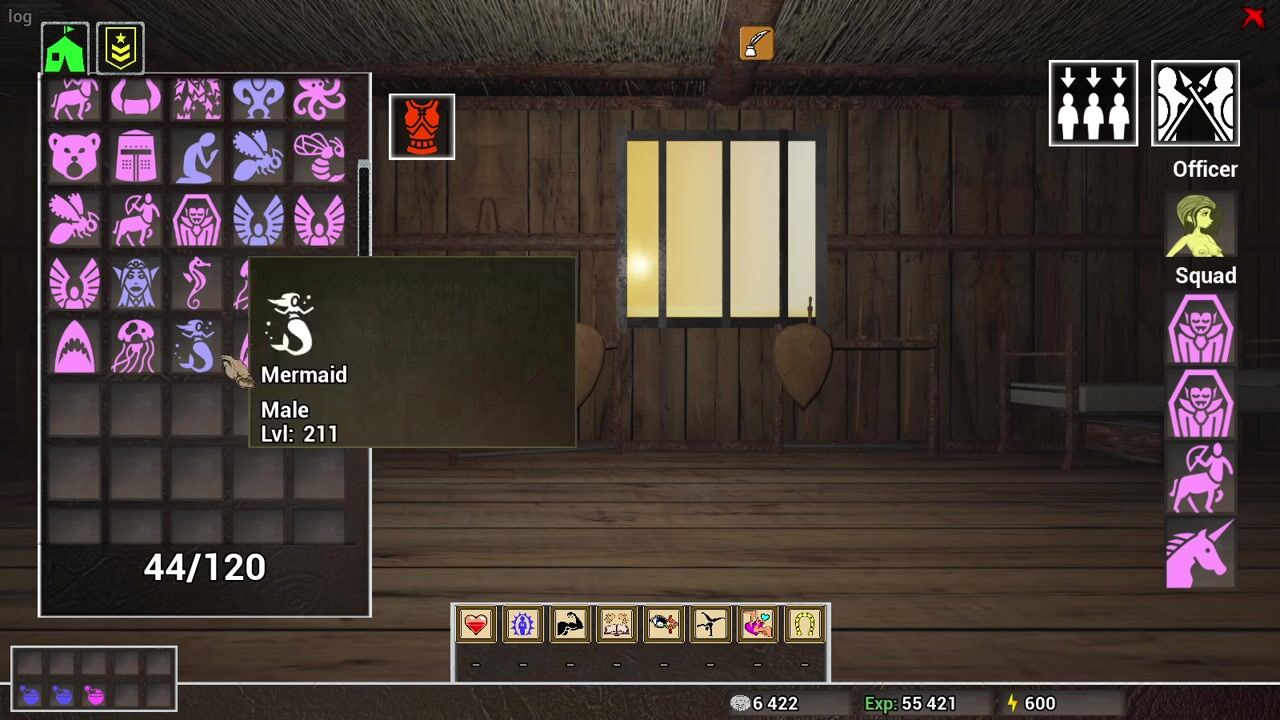Choose the unicorn squad member
Viewport: 1280px width, 720px height.
[1200, 554]
